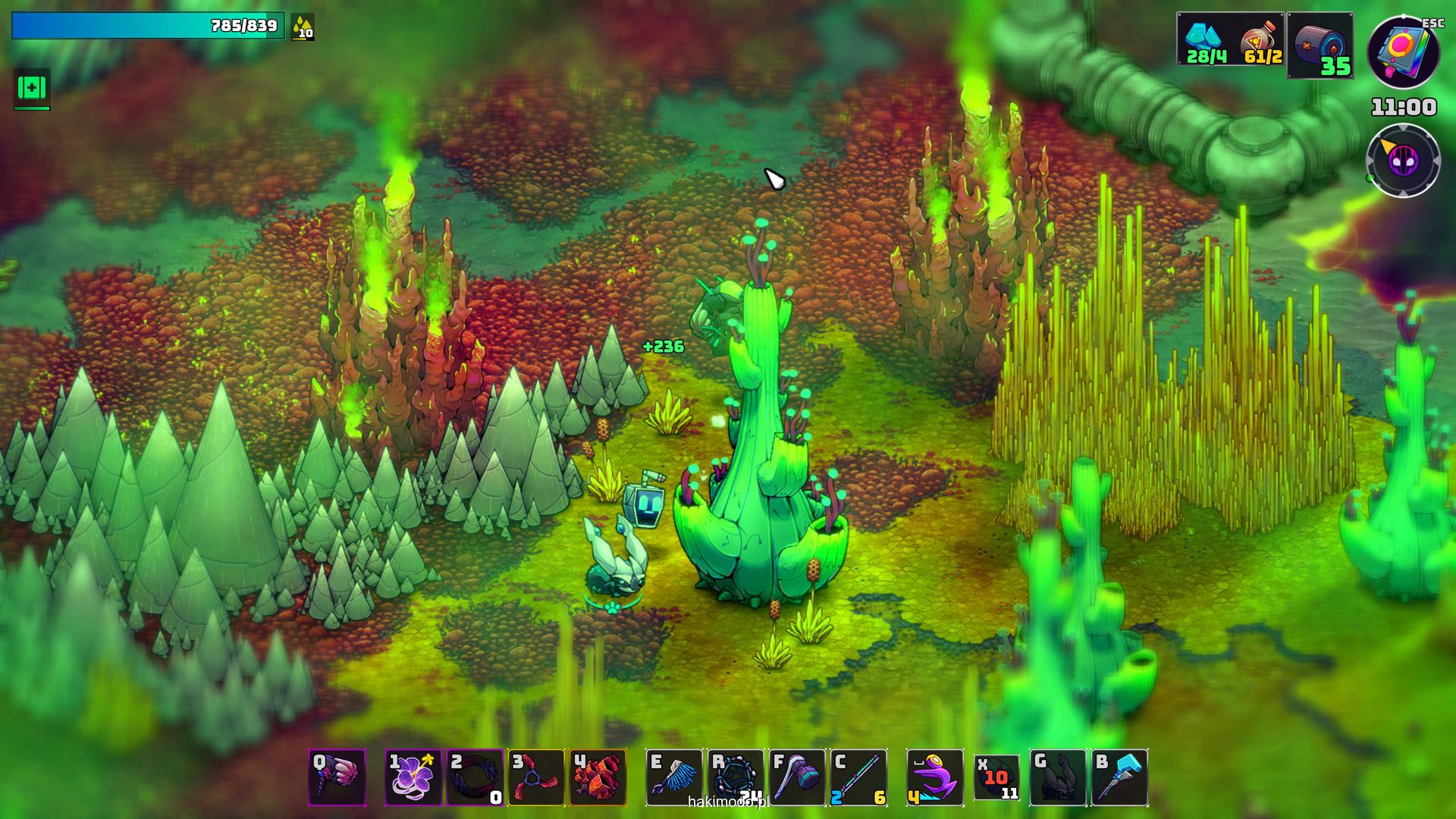1456x819 pixels.
Task: Select the dark creature pet slot on G
Action: tap(1058, 777)
